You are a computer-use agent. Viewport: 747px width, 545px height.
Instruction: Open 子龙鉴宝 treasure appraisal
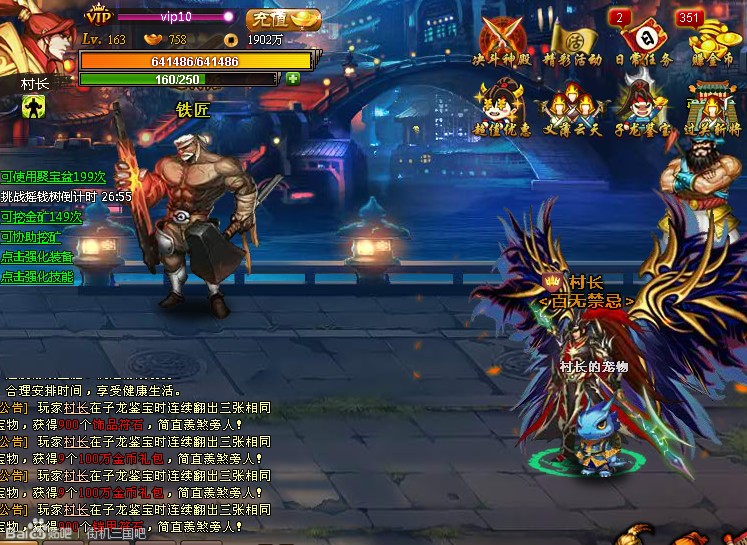(644, 108)
